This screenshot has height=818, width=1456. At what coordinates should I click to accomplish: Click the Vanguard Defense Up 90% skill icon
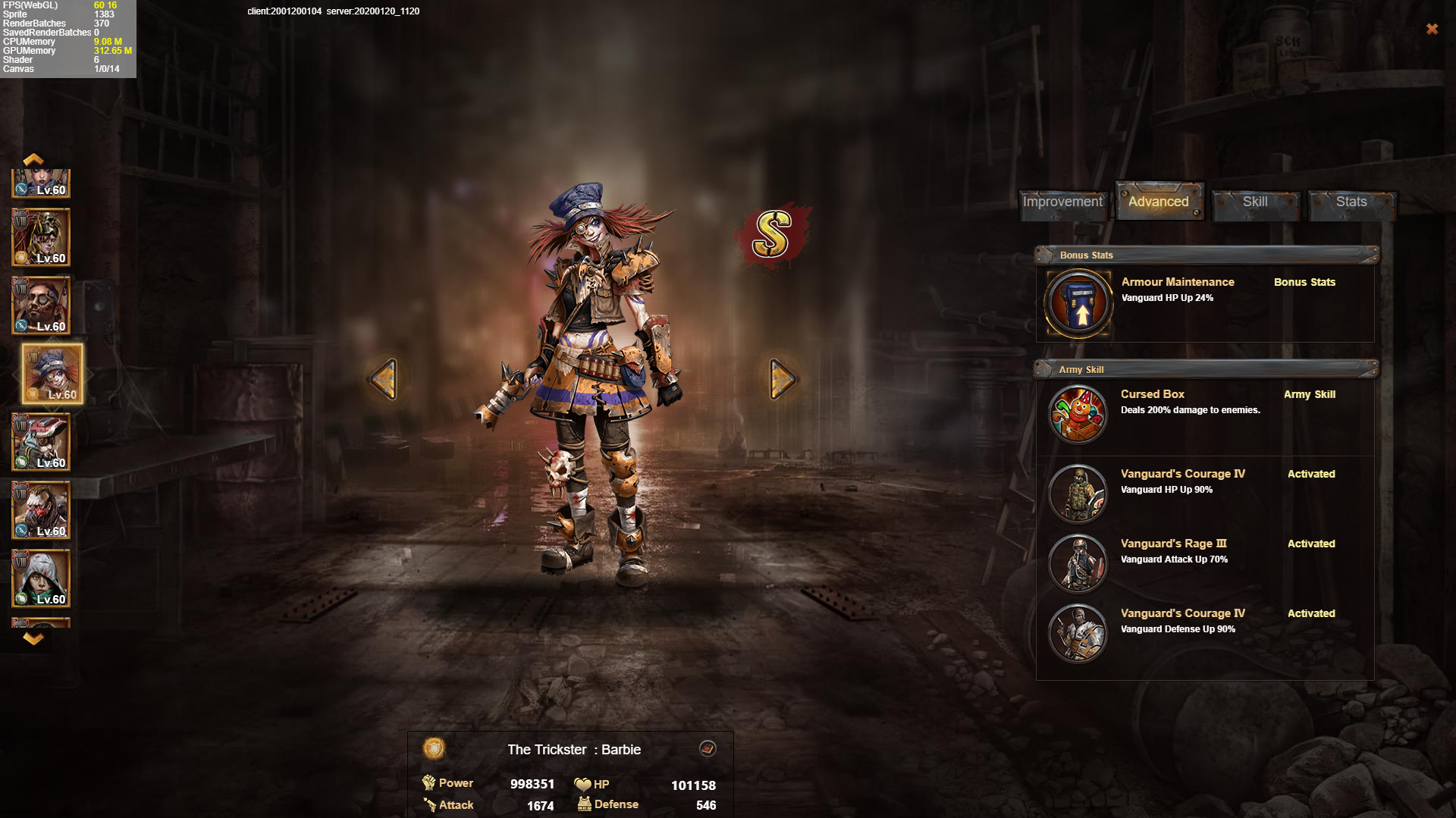pyautogui.click(x=1078, y=633)
